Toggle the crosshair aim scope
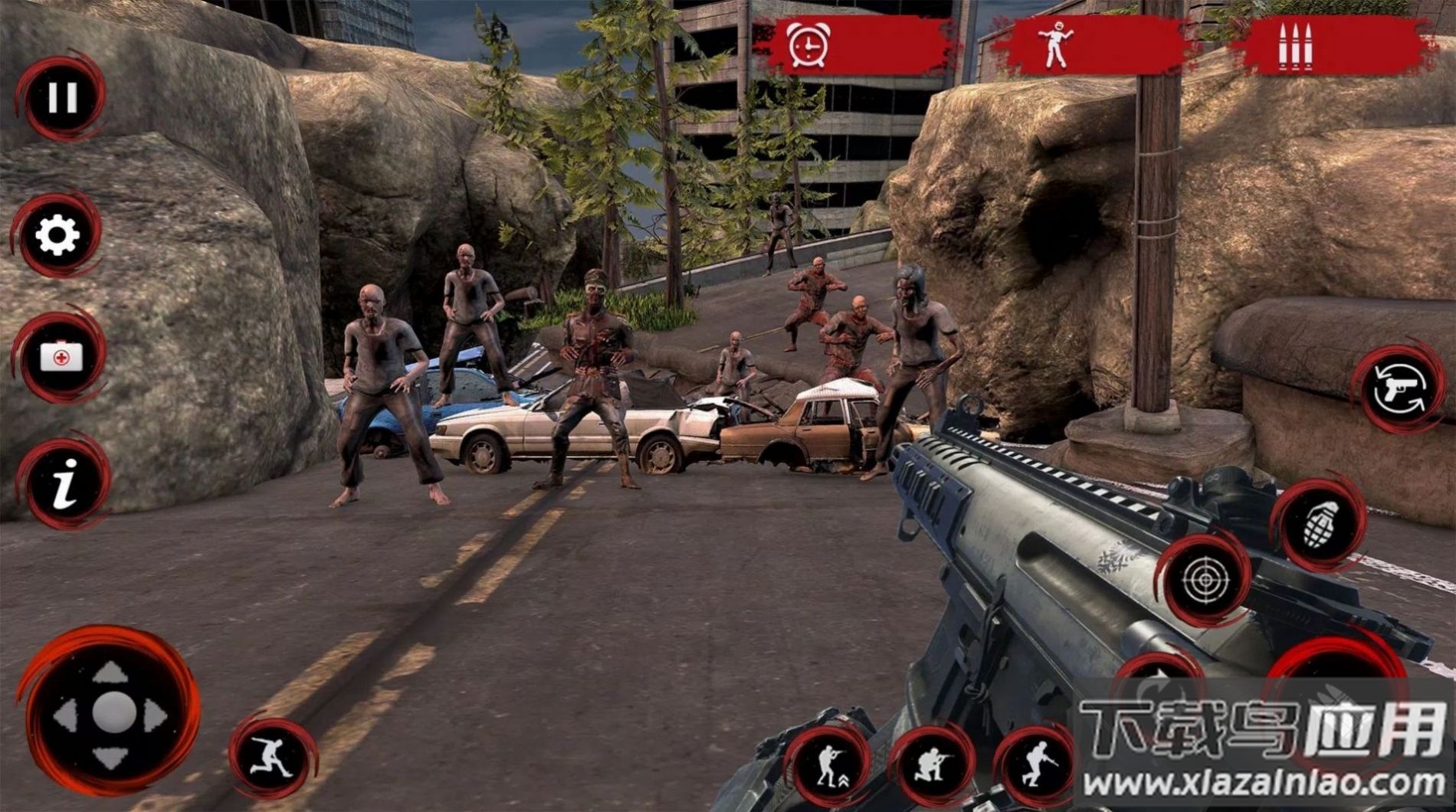This screenshot has height=812, width=1456. click(1204, 580)
